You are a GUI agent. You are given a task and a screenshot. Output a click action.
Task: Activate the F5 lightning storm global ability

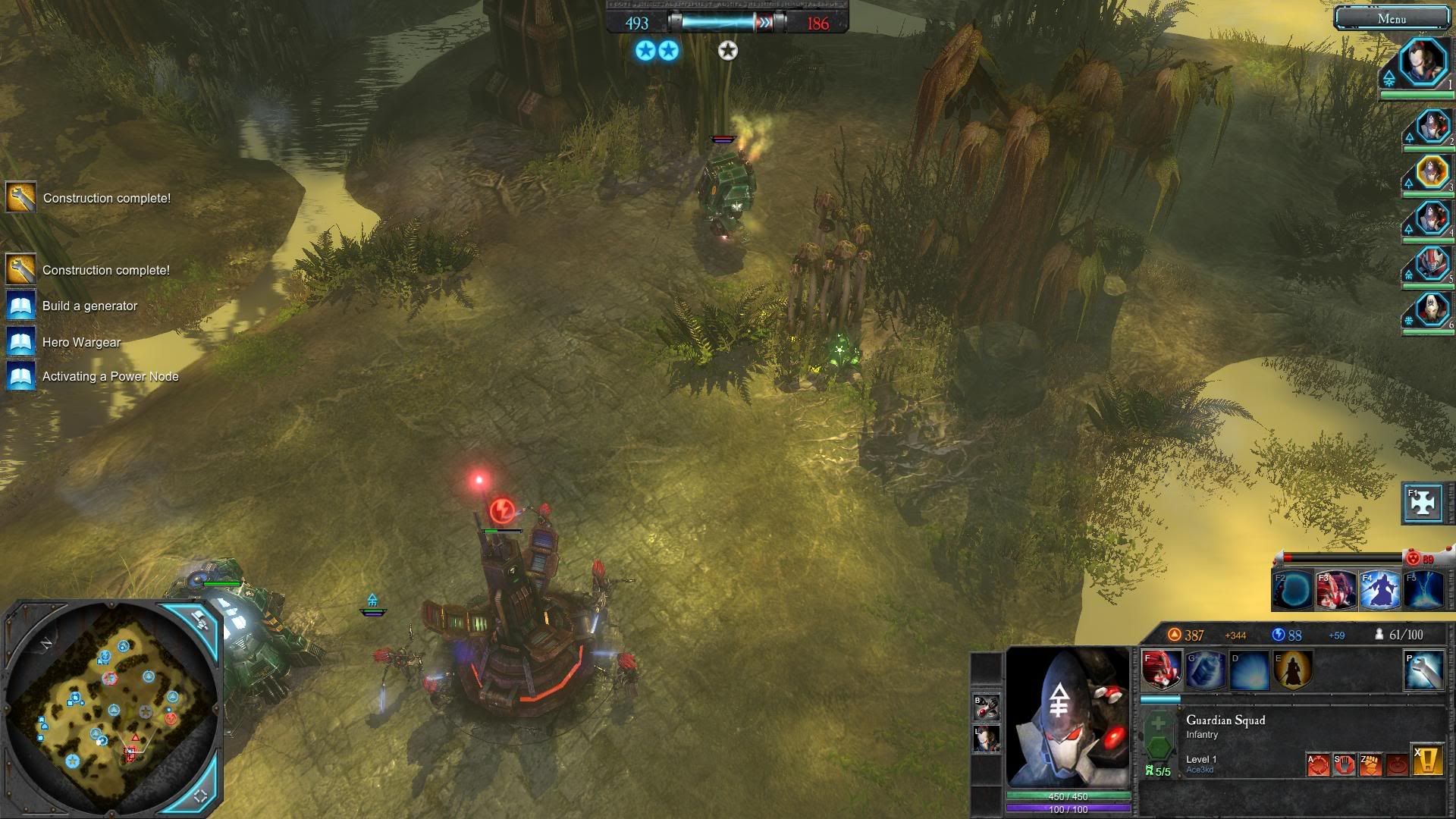pos(1423,591)
